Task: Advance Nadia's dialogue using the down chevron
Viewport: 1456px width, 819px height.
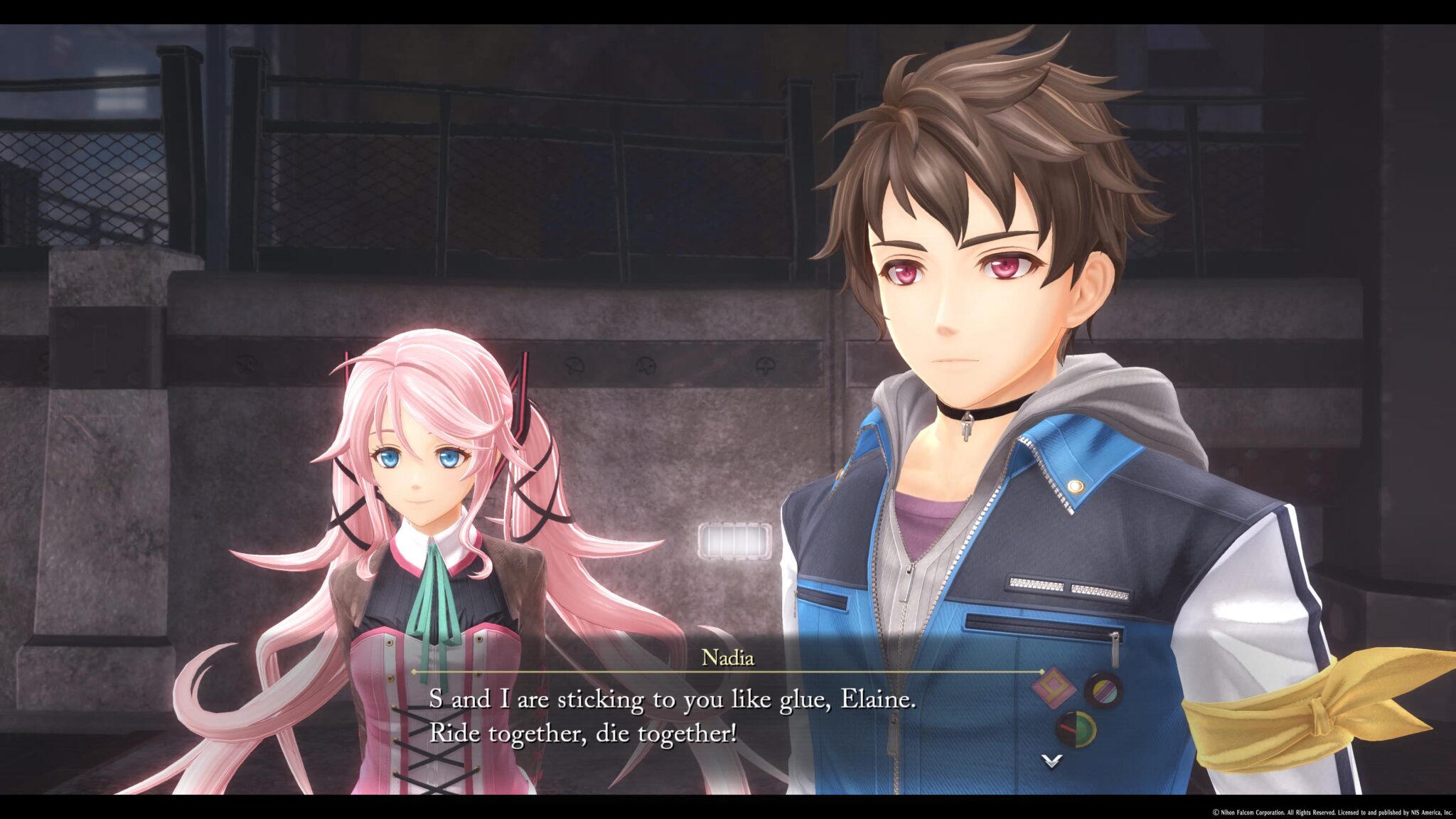Action: click(1051, 761)
